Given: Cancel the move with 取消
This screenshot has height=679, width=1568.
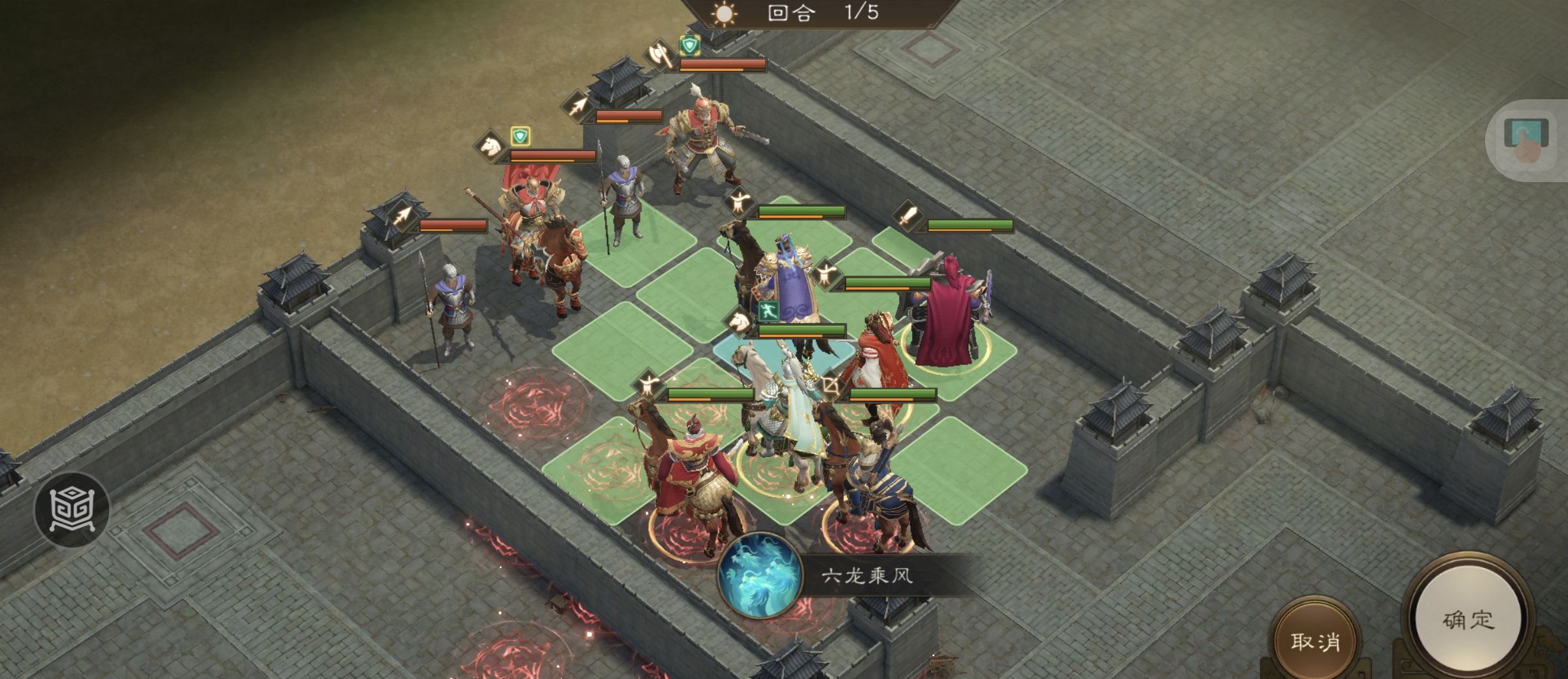Looking at the screenshot, I should [1315, 641].
